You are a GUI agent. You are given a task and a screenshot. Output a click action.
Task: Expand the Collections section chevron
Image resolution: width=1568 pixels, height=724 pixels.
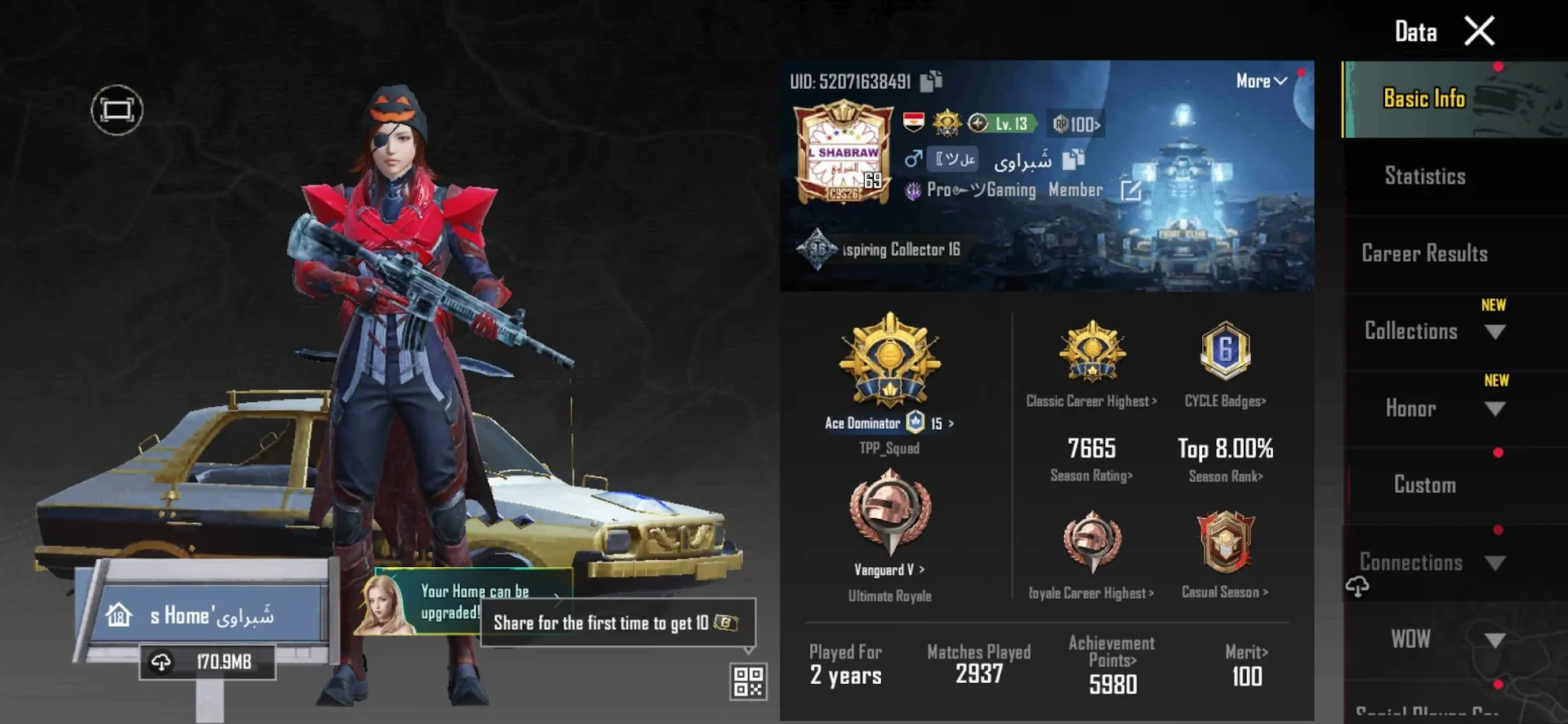[1496, 332]
